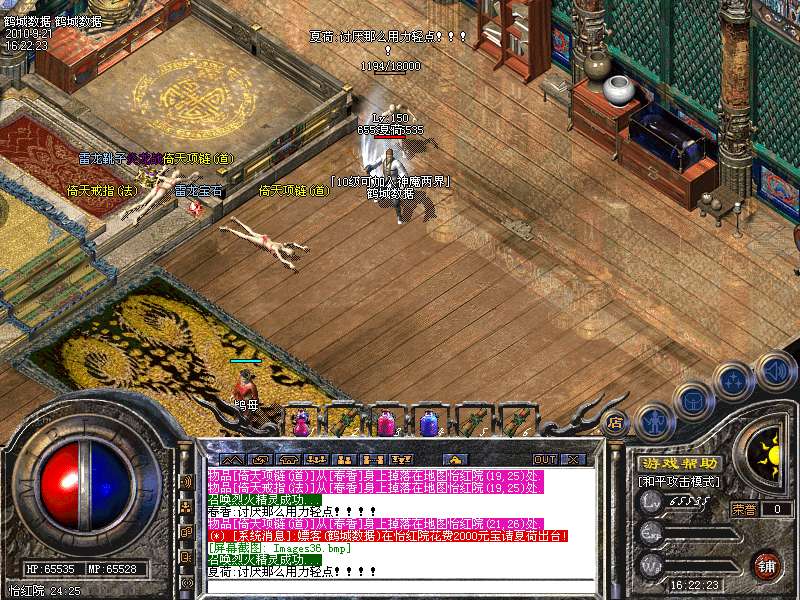Click the round 店 shop button
The image size is (800, 600).
(616, 421)
